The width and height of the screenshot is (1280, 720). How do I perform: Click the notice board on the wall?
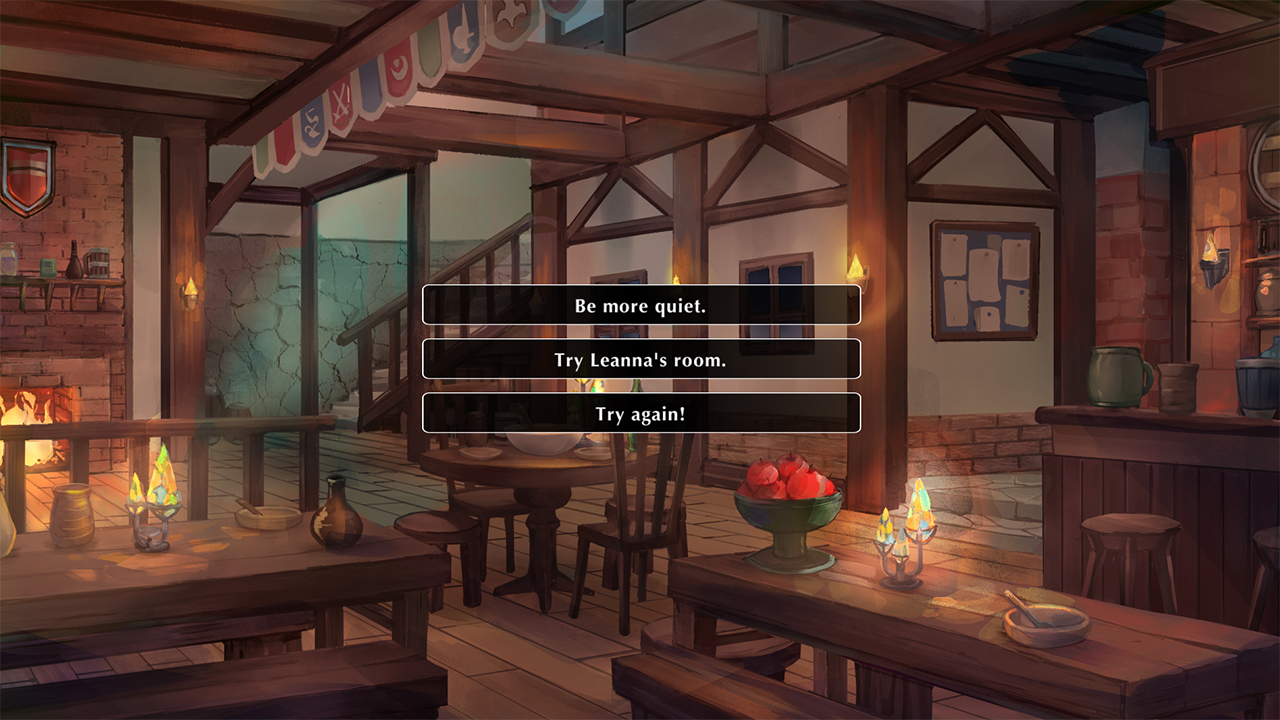(984, 280)
